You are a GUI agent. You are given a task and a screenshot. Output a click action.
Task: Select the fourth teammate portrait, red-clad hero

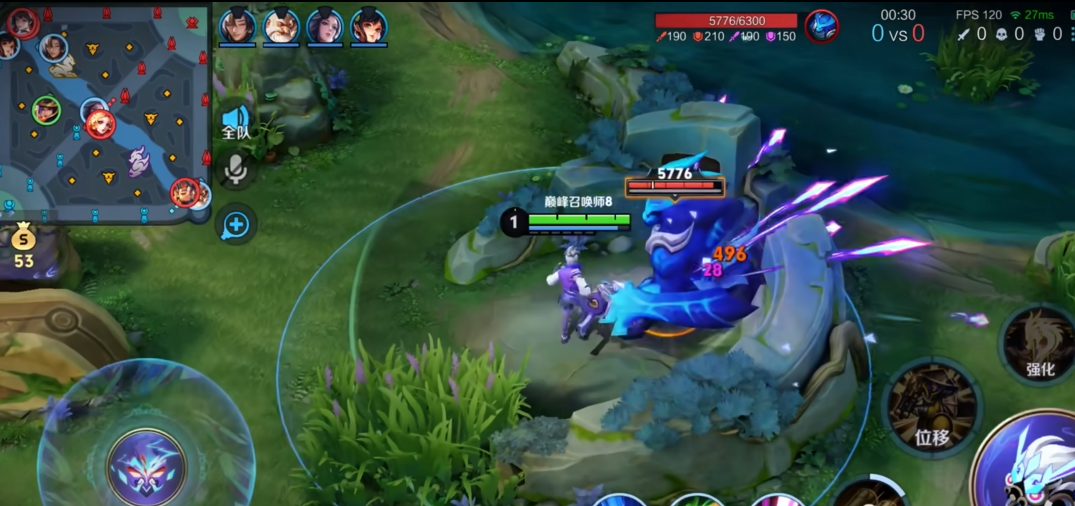coord(369,25)
